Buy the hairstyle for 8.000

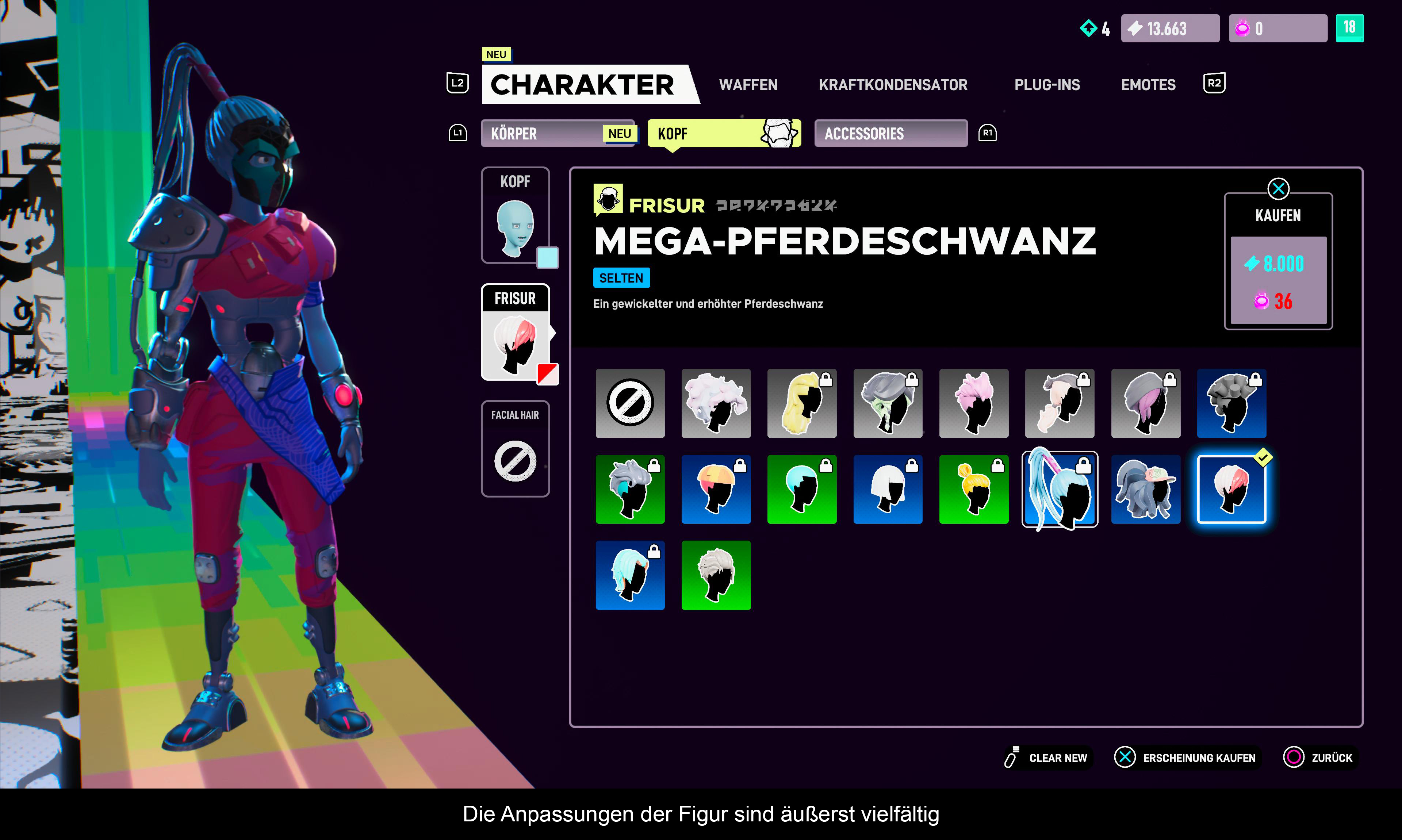tap(1278, 280)
